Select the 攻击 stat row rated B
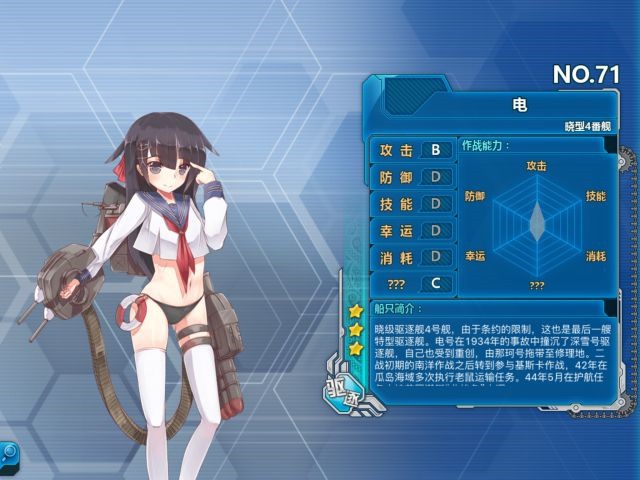This screenshot has width=640, height=480. click(x=411, y=151)
